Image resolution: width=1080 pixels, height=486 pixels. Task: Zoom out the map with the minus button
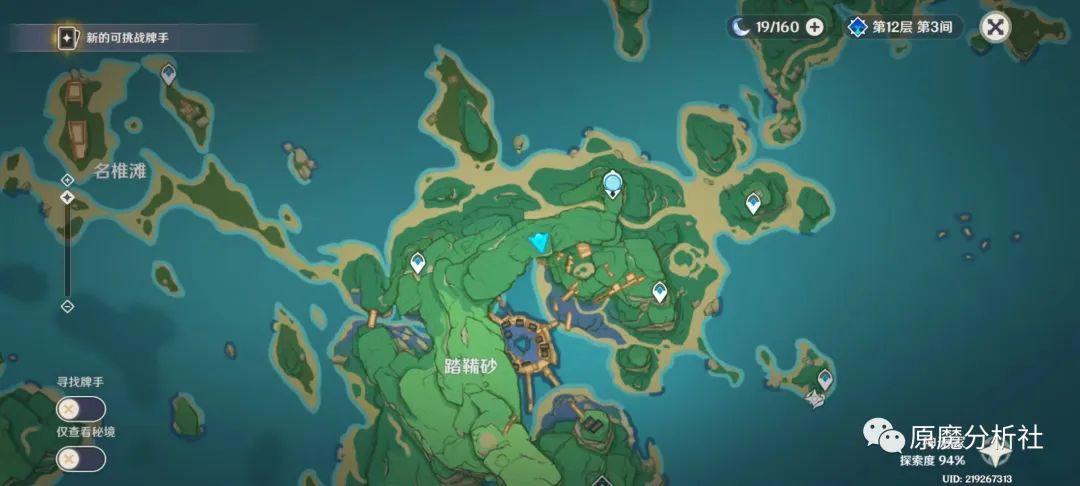pos(67,306)
